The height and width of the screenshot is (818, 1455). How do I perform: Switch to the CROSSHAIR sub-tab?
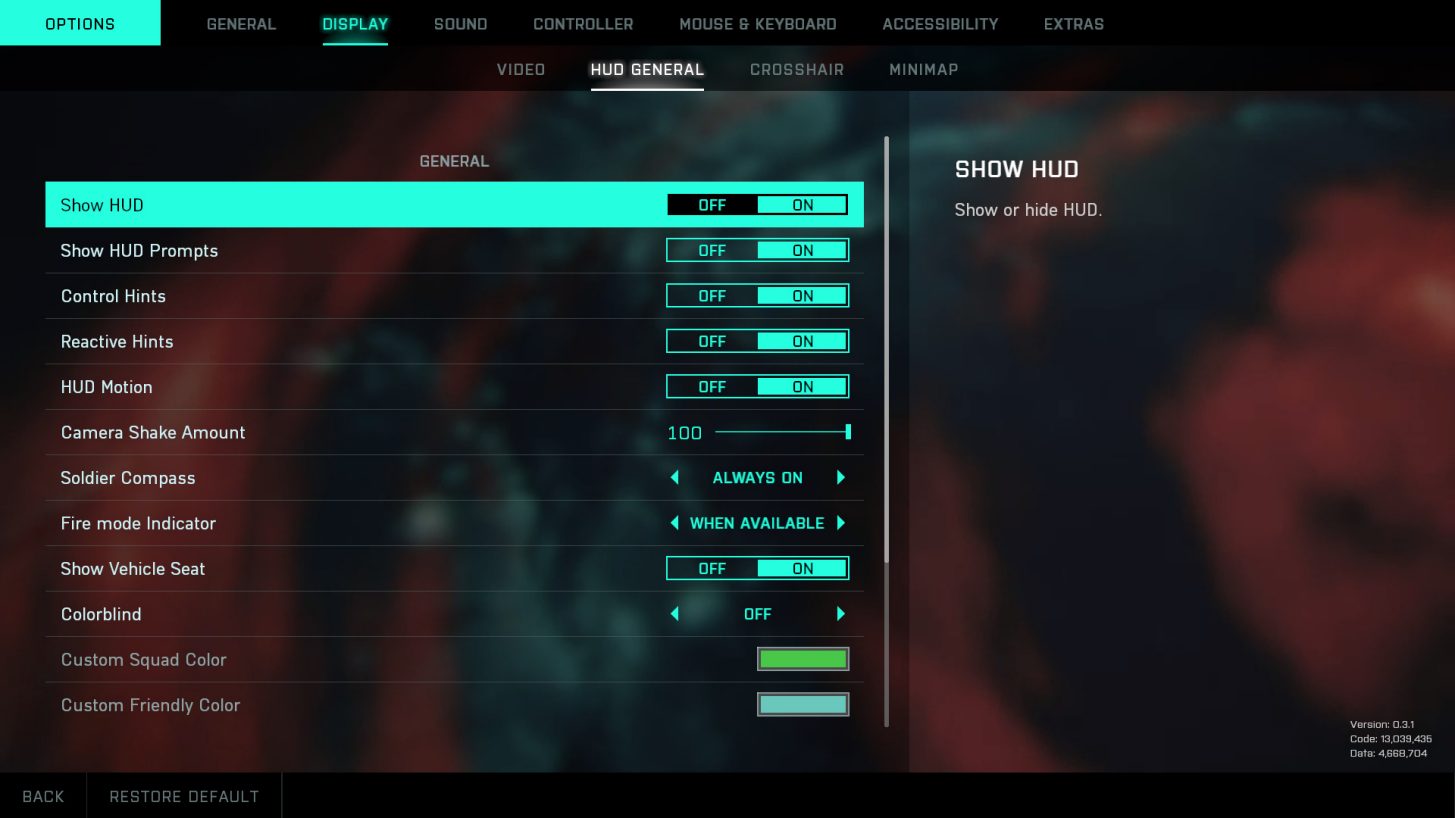(796, 69)
